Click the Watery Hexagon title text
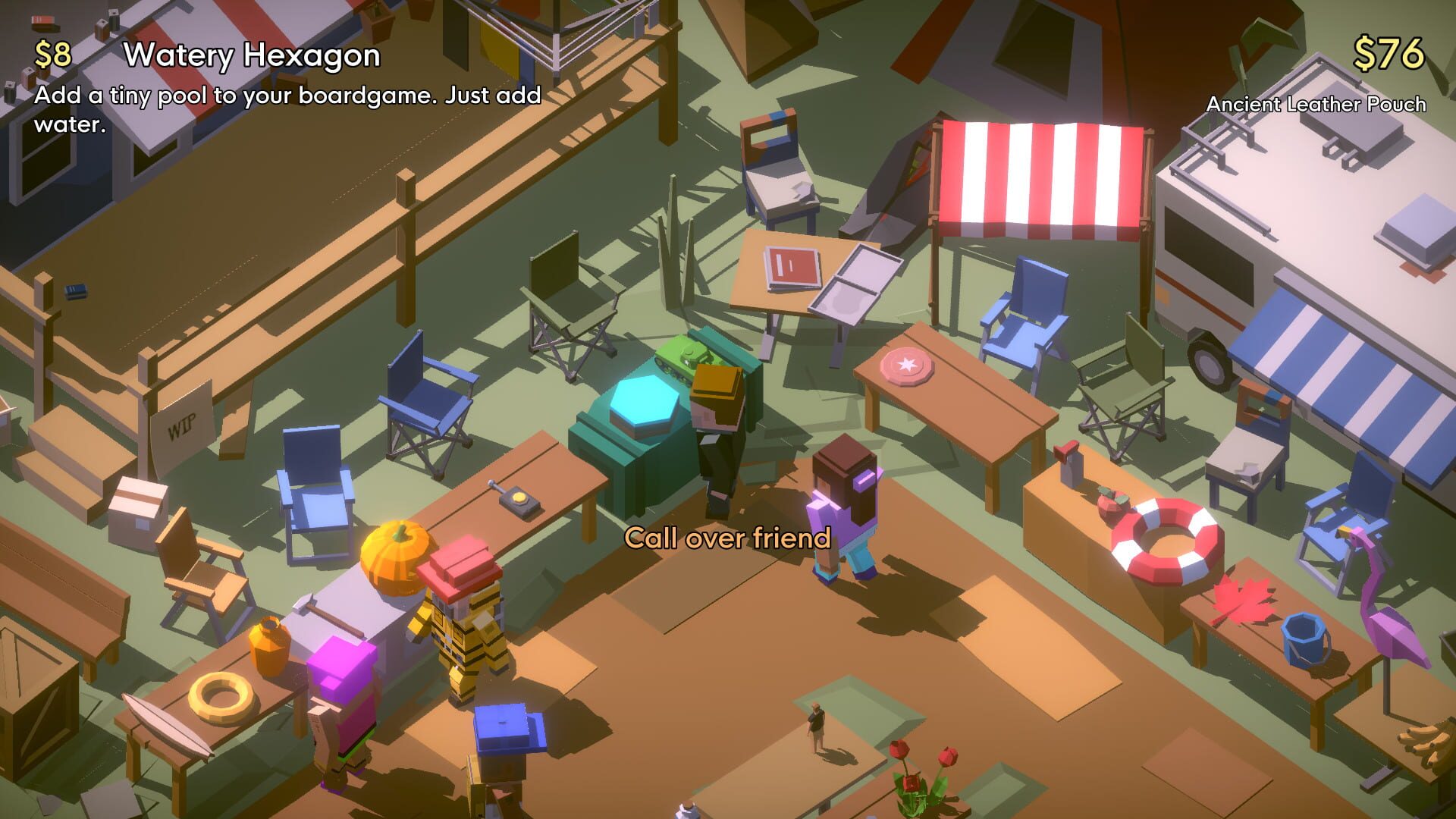The width and height of the screenshot is (1456, 819). pos(252,56)
